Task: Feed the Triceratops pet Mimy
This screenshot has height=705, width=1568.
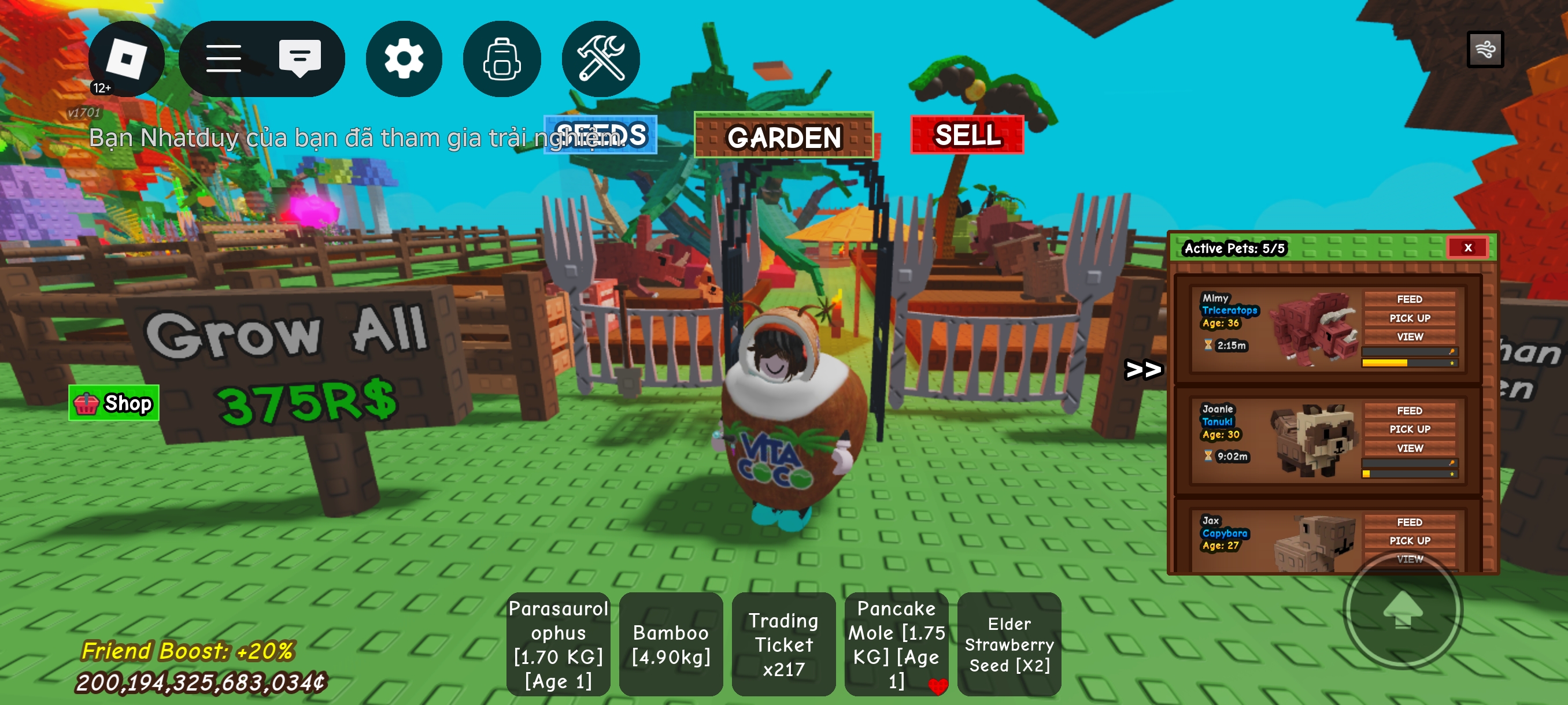Action: (1409, 299)
